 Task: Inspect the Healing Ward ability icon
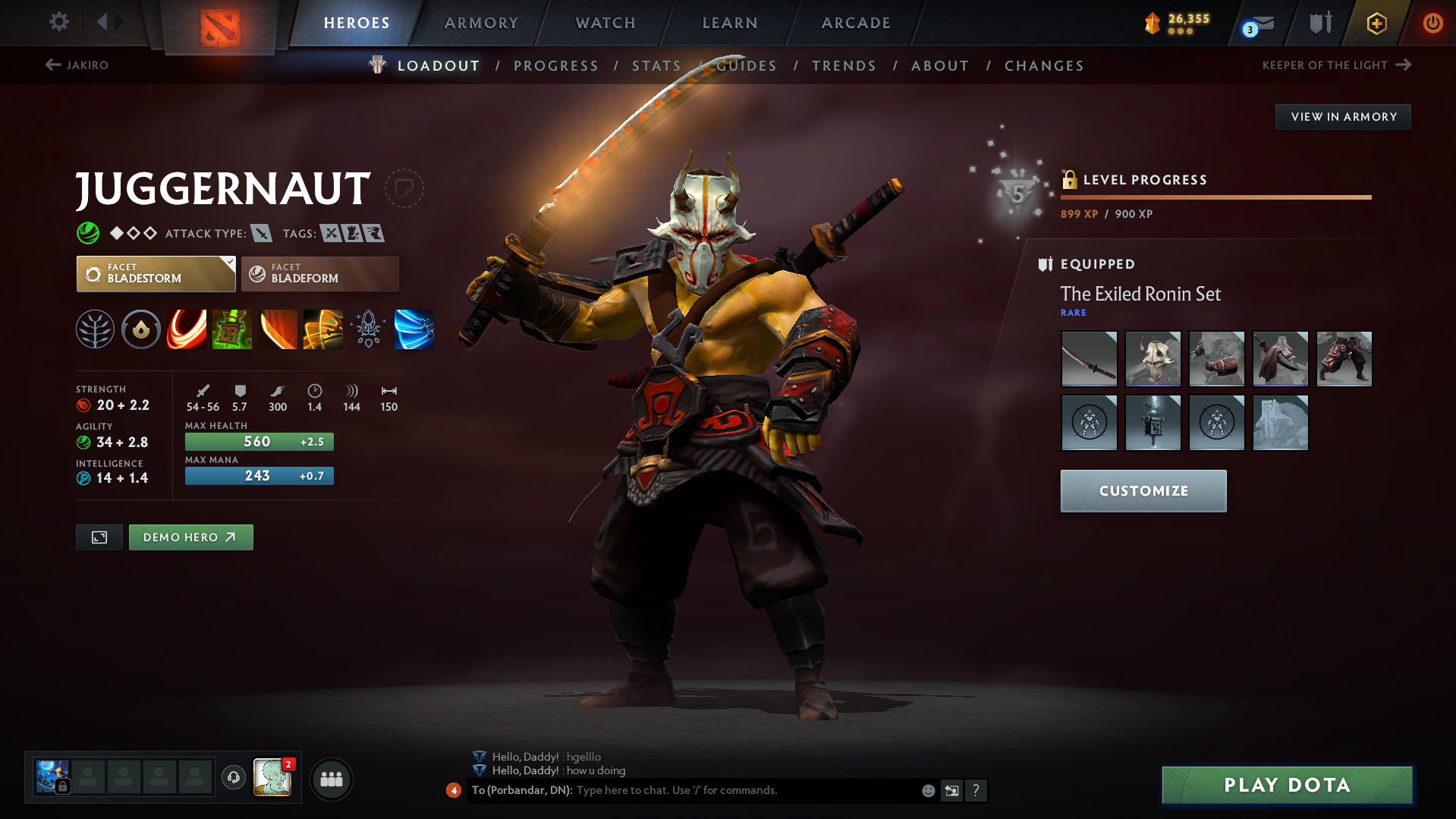231,329
